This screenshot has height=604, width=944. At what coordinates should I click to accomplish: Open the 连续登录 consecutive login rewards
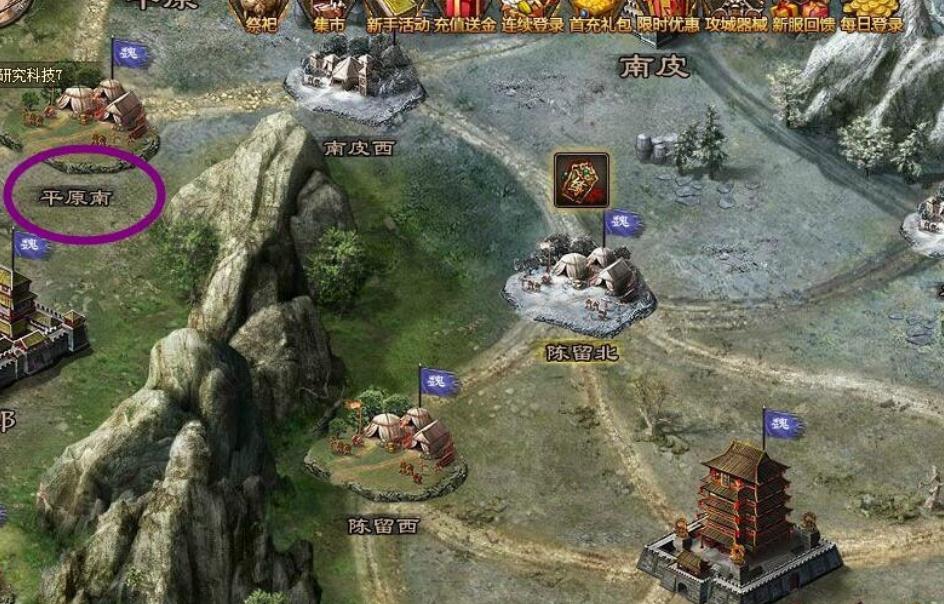pos(533,14)
